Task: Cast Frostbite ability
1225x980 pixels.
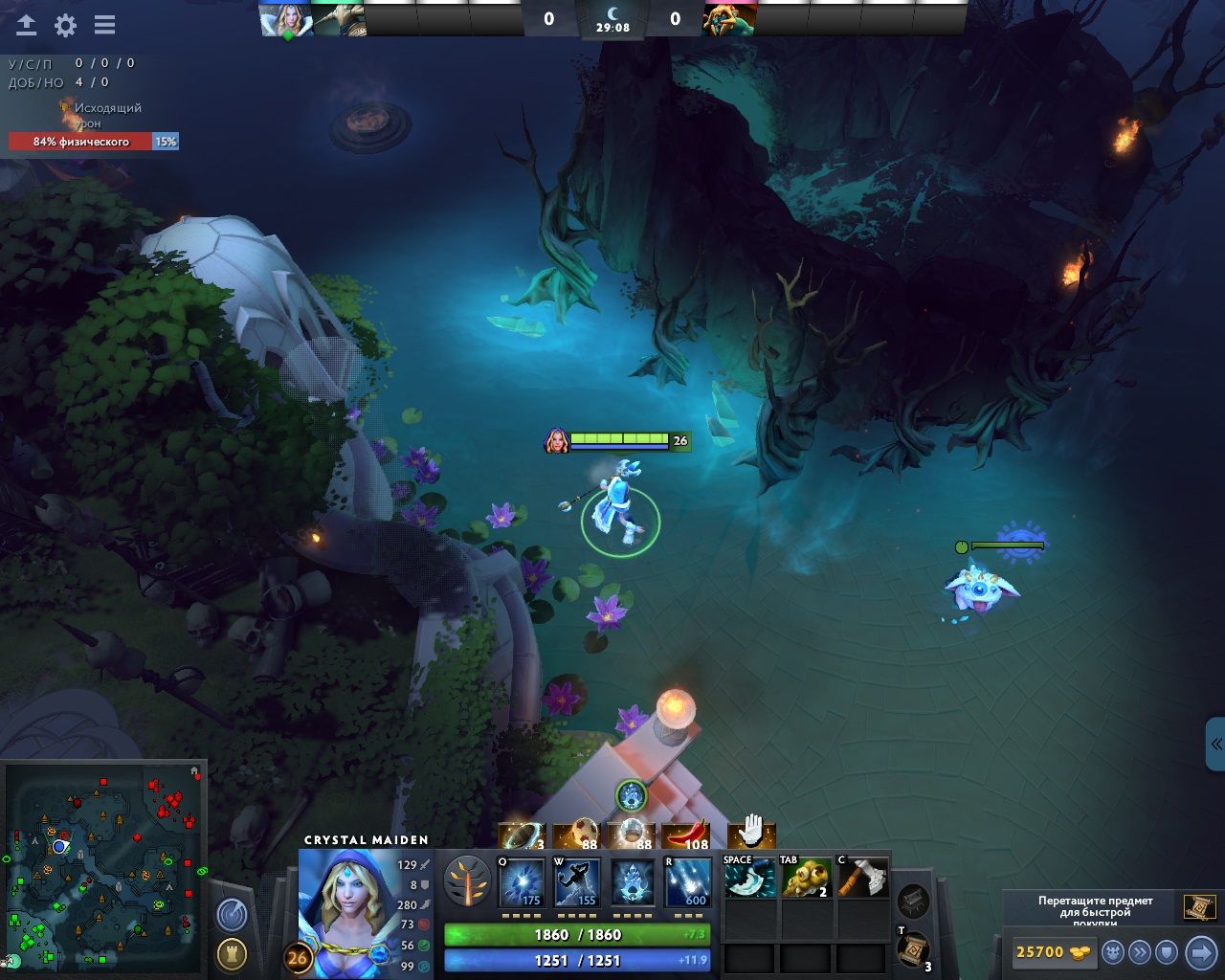Action: coord(578,882)
